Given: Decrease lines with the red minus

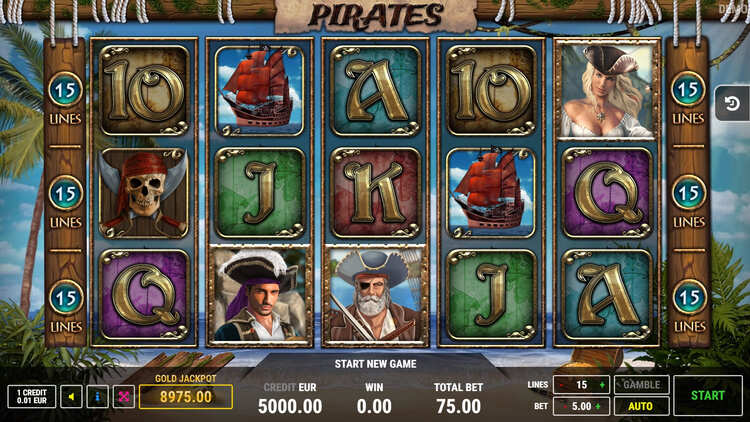Looking at the screenshot, I should click(x=561, y=385).
